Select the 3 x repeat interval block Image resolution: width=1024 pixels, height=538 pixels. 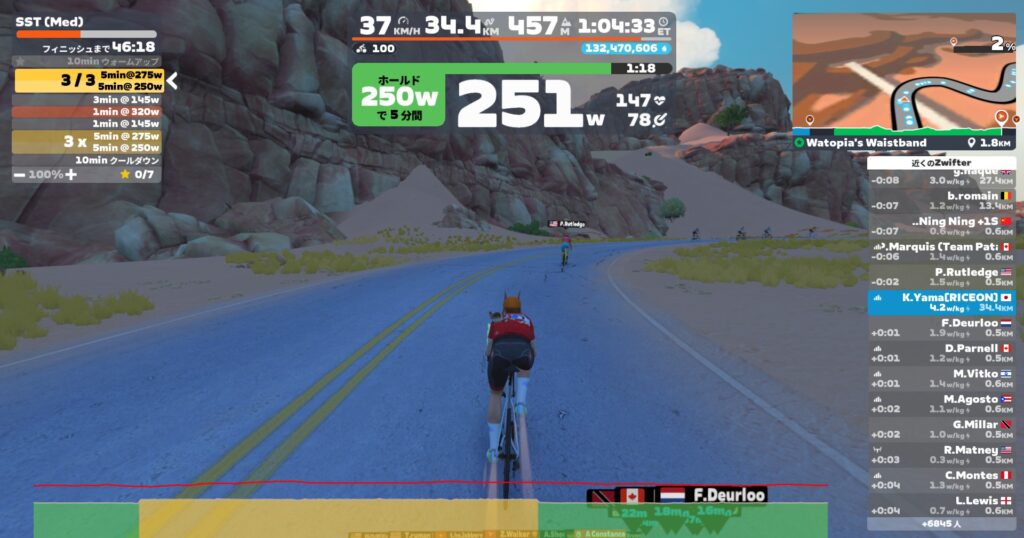(x=86, y=142)
